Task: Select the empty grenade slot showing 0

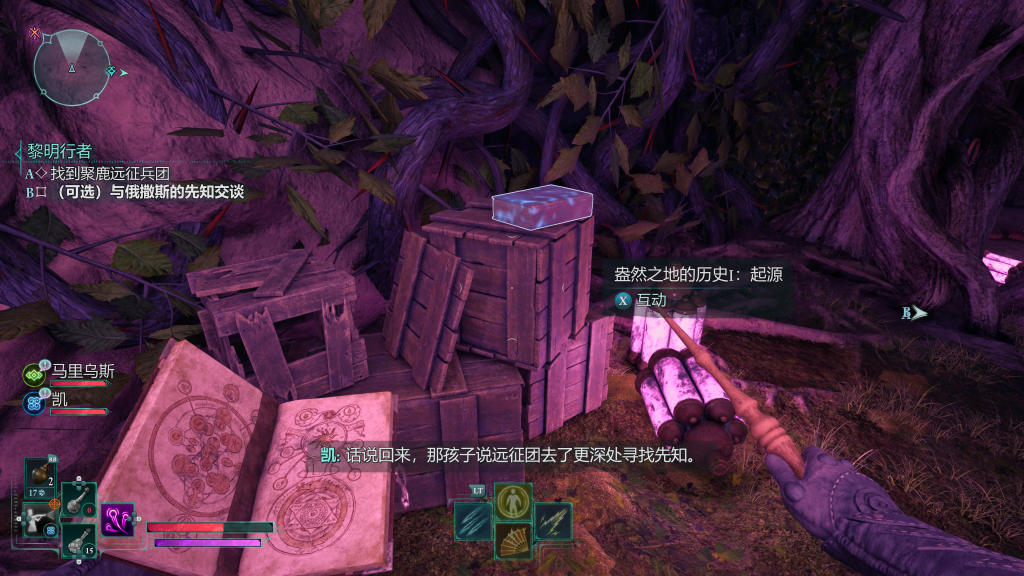Action: pos(78,500)
